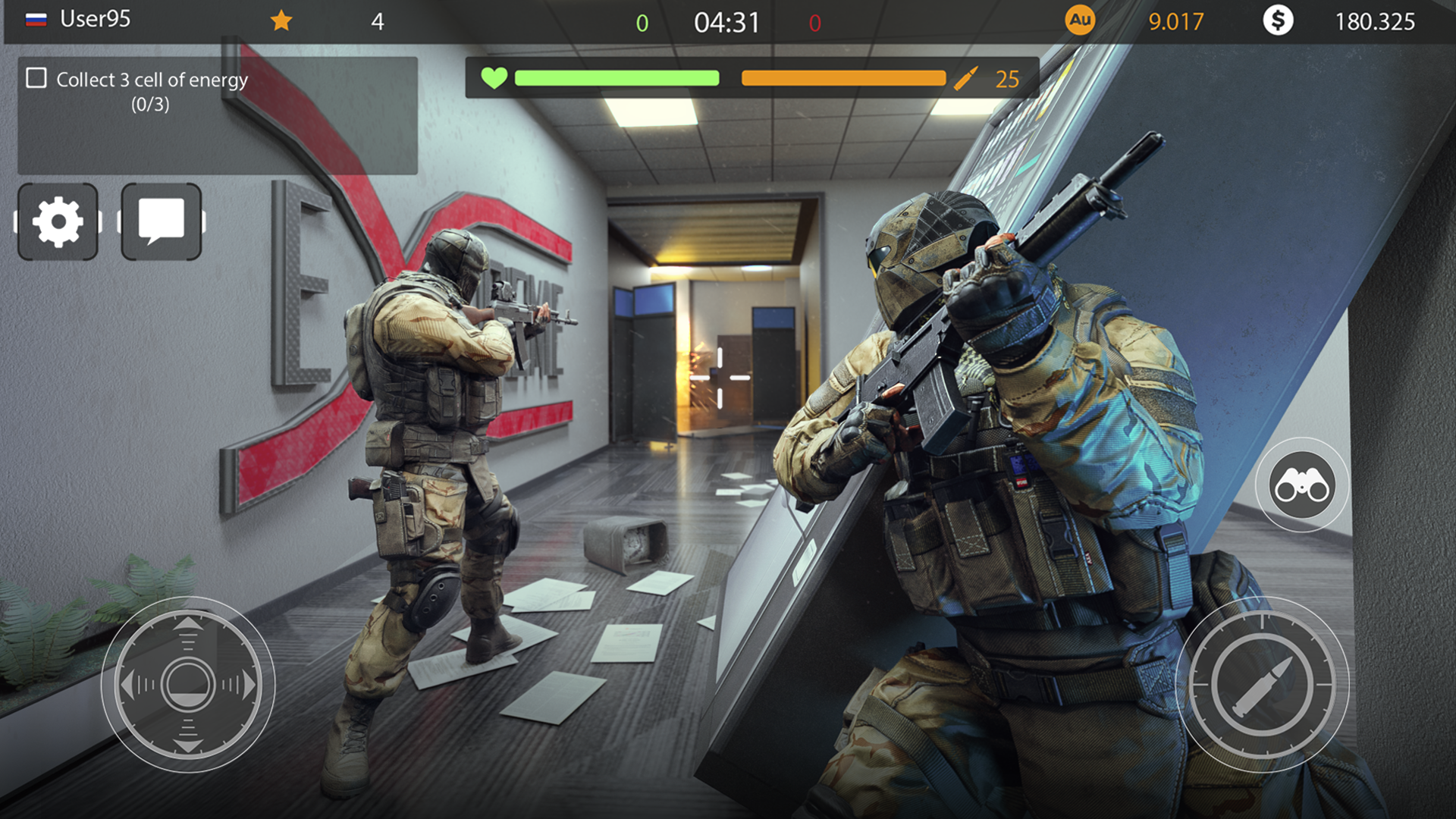The height and width of the screenshot is (819, 1456).
Task: Tap the dollar currency icon
Action: coord(1279,20)
